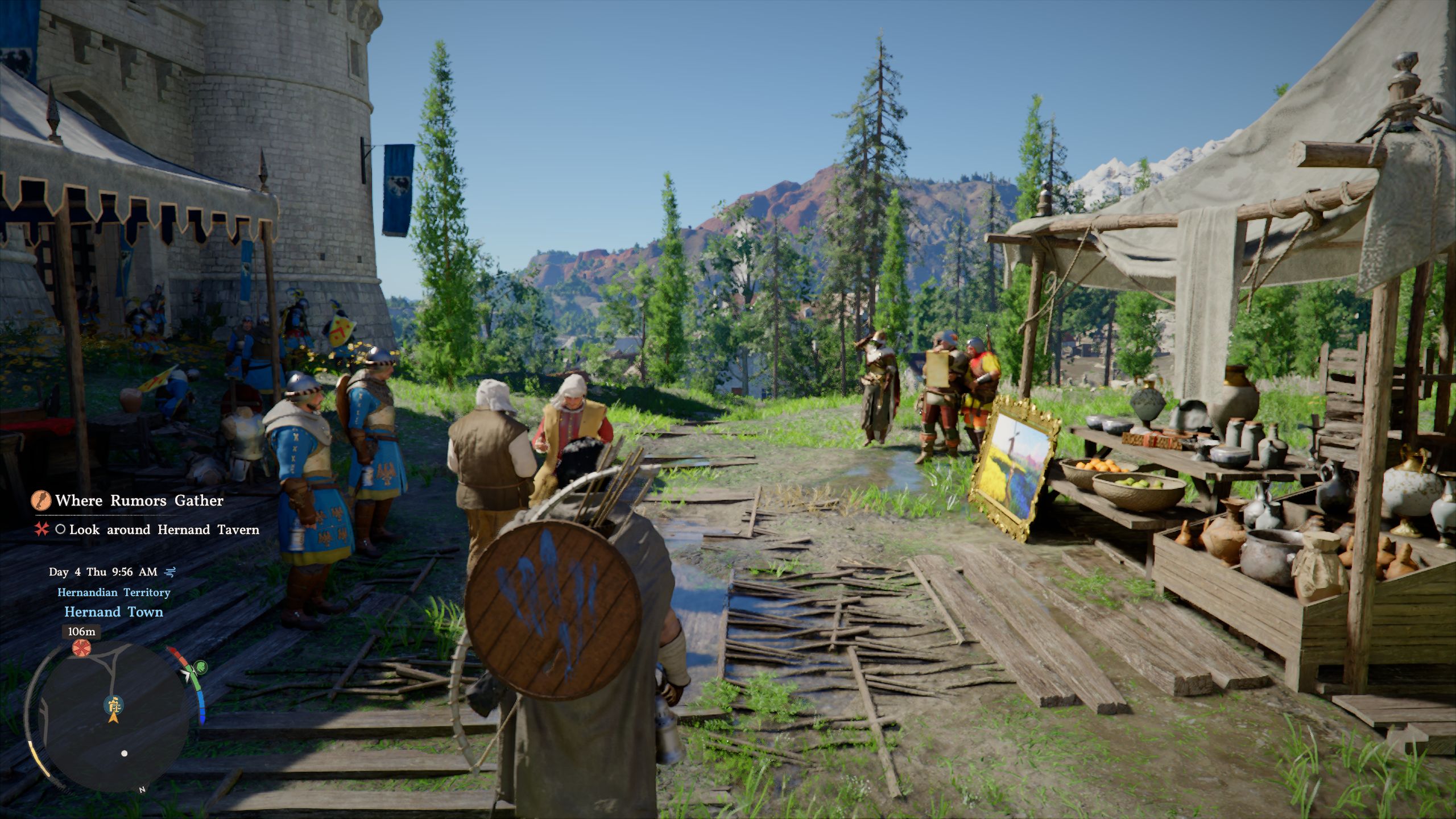The width and height of the screenshot is (1456, 819).
Task: Click the orange quest icon by the quest title
Action: point(41,500)
